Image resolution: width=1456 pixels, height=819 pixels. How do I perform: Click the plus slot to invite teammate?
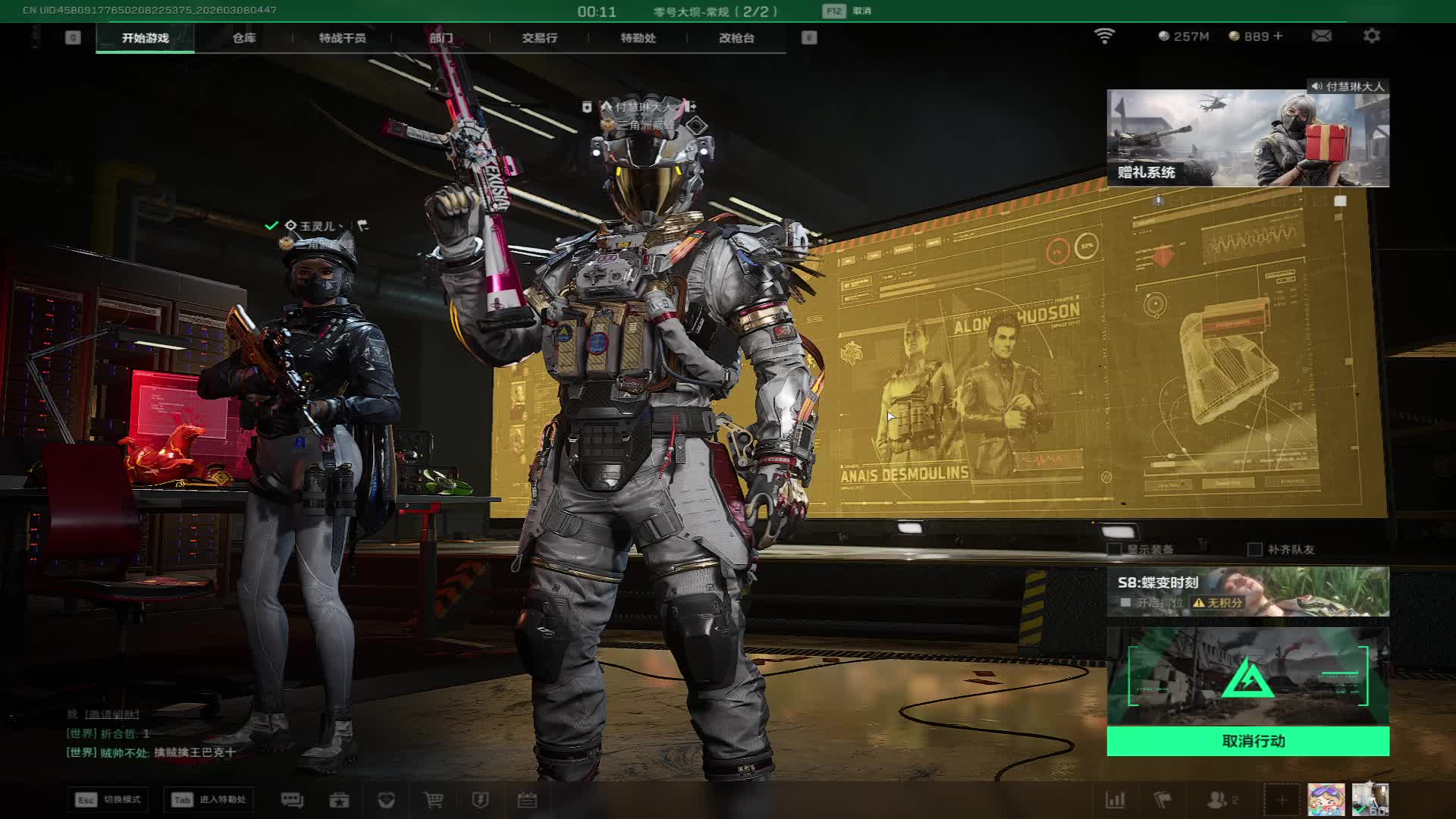[x=1282, y=800]
